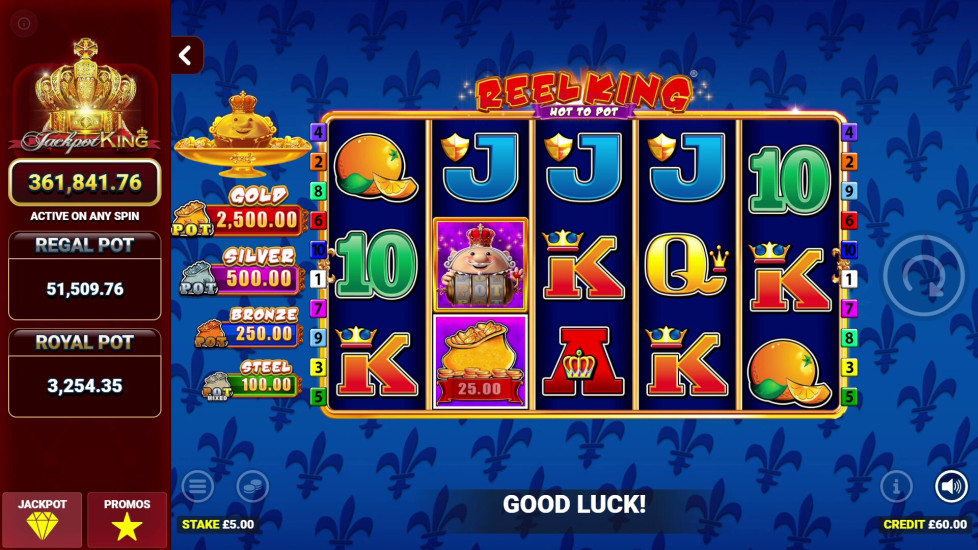Open the stake coins selector
Screen dimensions: 978x550
pos(252,487)
